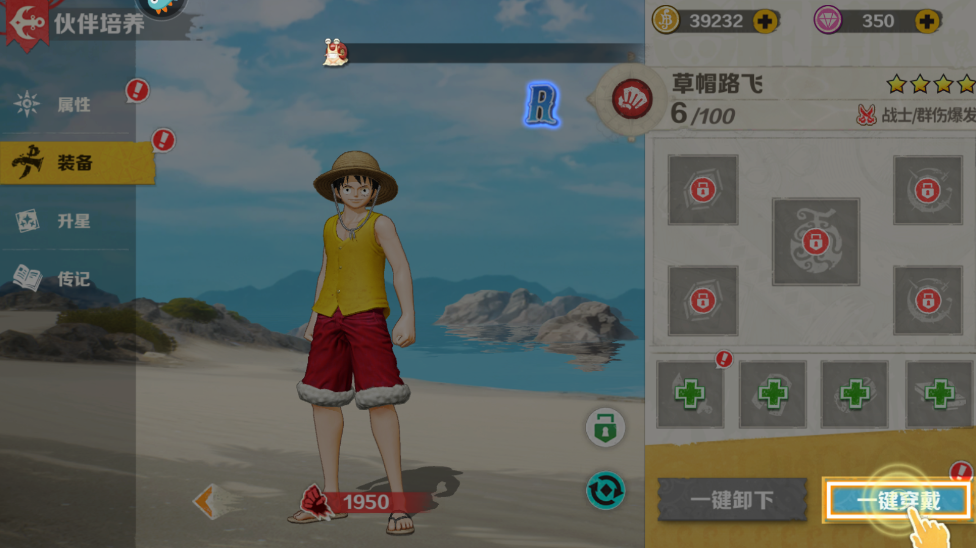976x548 pixels.
Task: Open the 升星 star-up tab
Action: tap(74, 221)
